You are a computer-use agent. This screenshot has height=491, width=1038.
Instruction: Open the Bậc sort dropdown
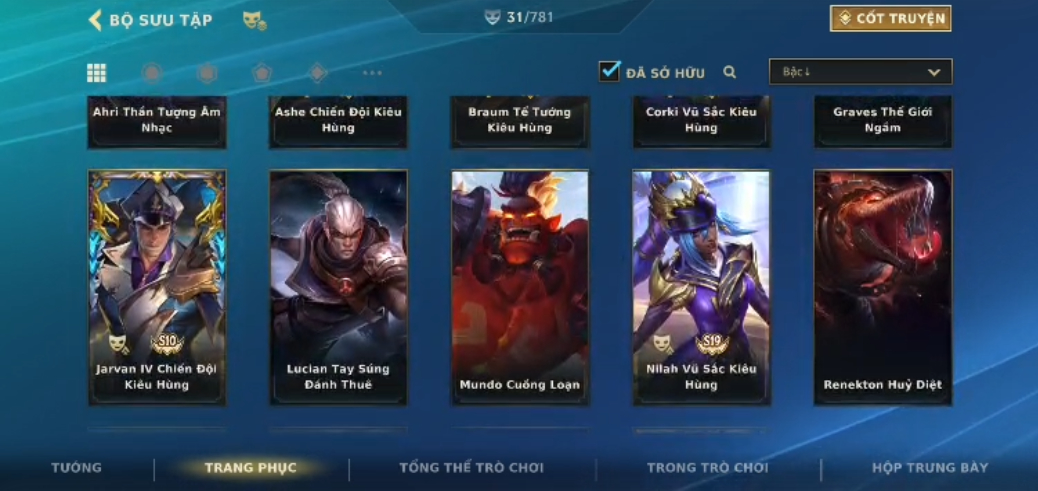[x=860, y=72]
